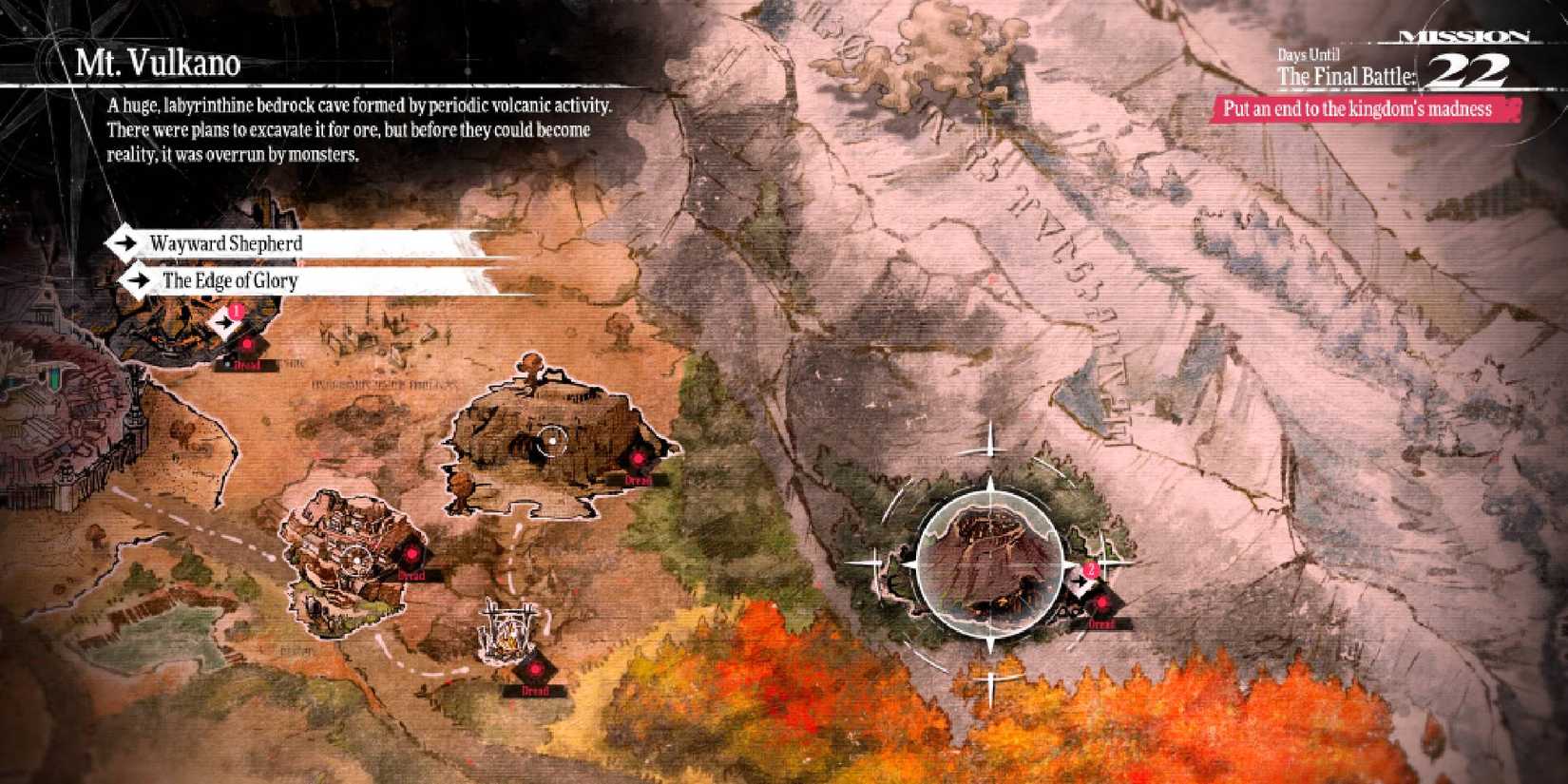
Task: Select The Edge of Glory mission entry
Action: coord(230,281)
